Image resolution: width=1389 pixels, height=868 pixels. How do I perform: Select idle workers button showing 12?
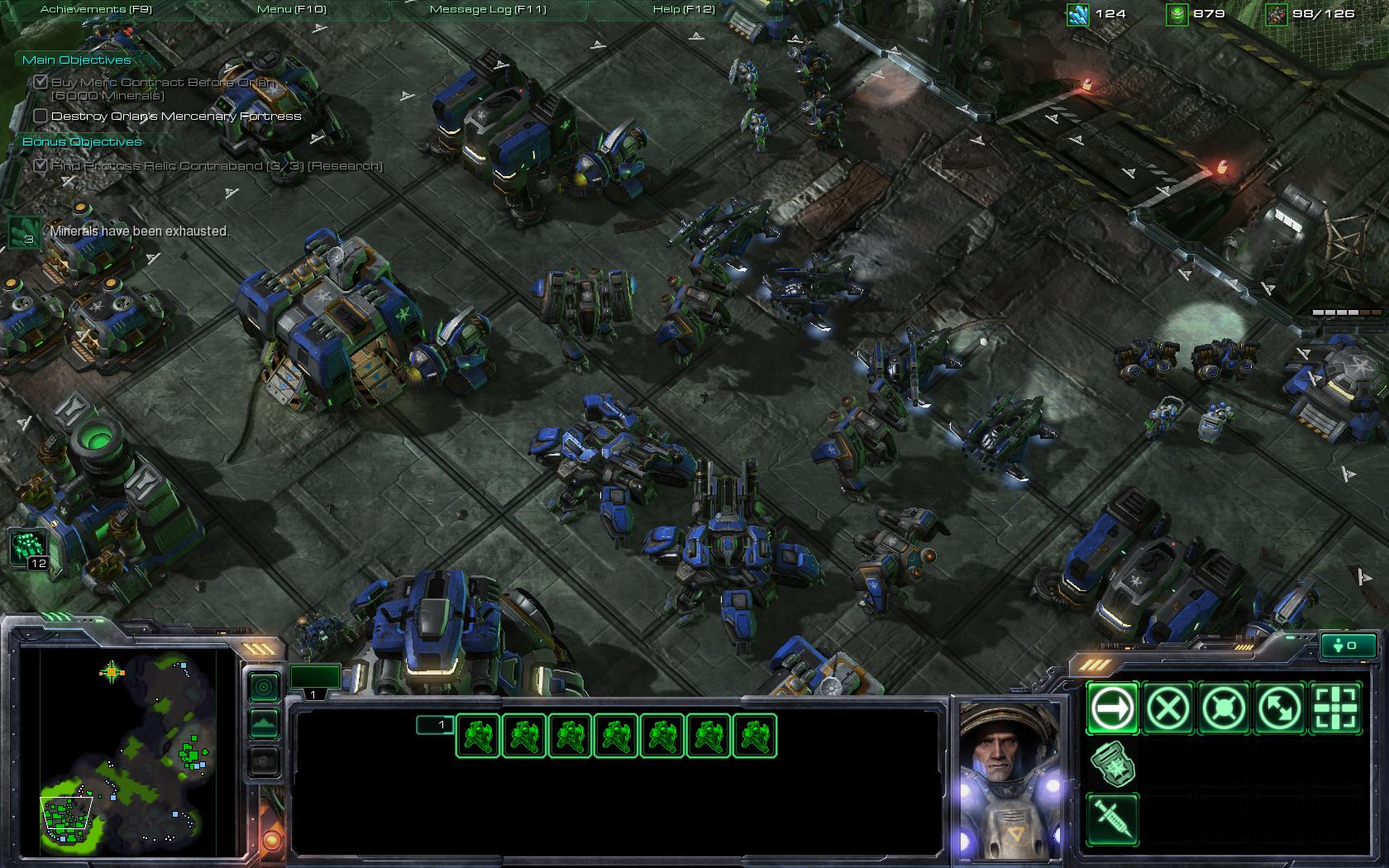[28, 549]
